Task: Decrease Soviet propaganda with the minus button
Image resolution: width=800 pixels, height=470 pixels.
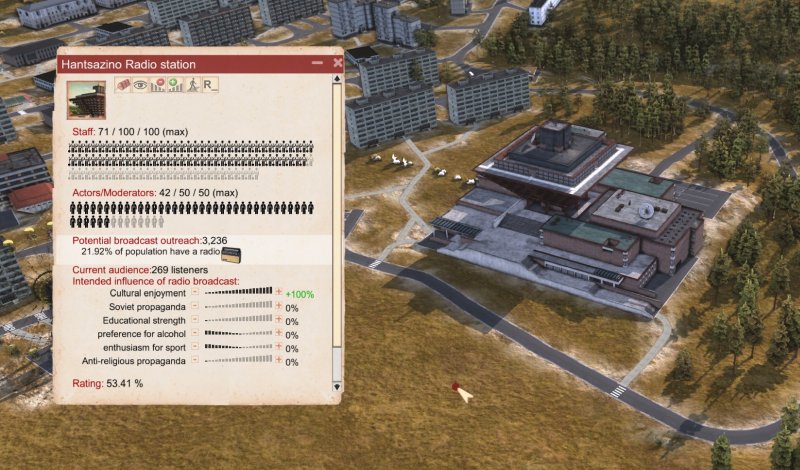Action: point(195,307)
